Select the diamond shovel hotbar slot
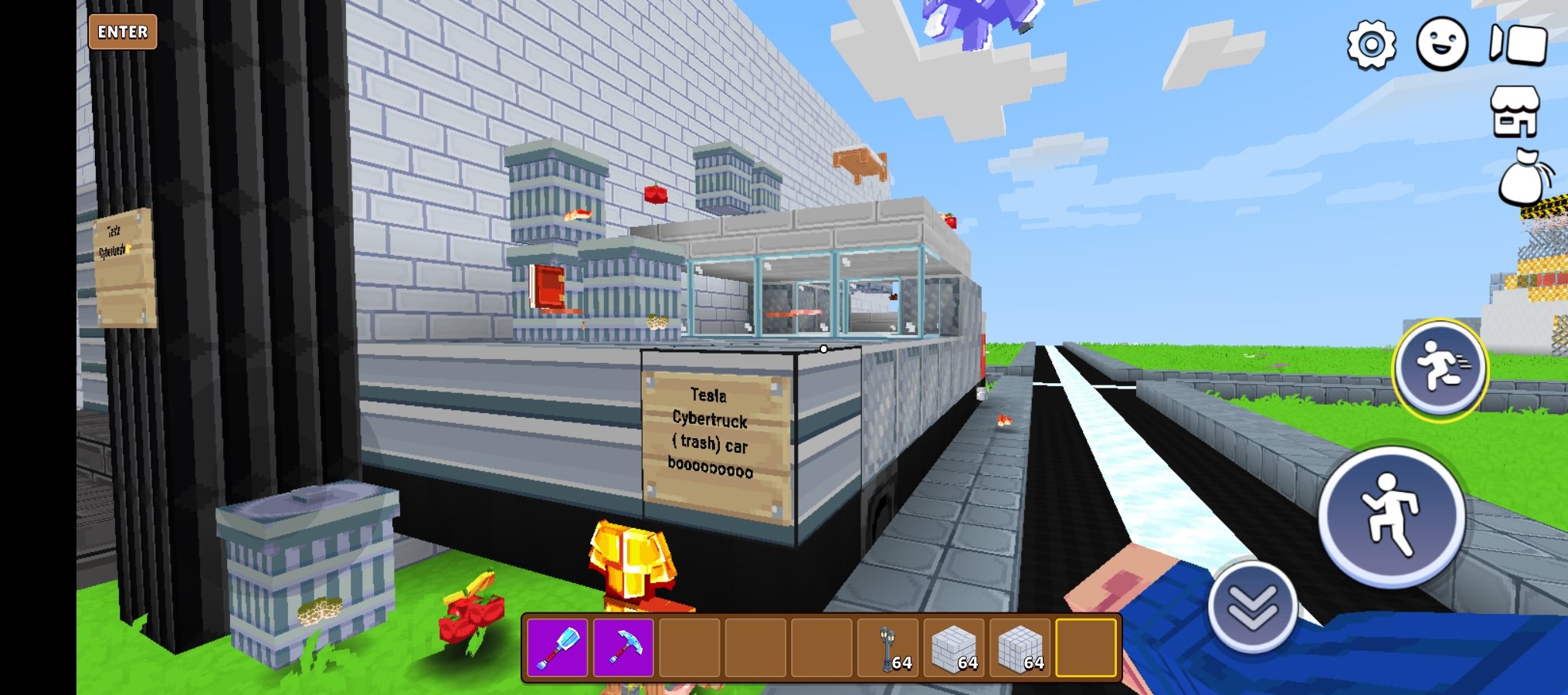1568x695 pixels. [557, 647]
